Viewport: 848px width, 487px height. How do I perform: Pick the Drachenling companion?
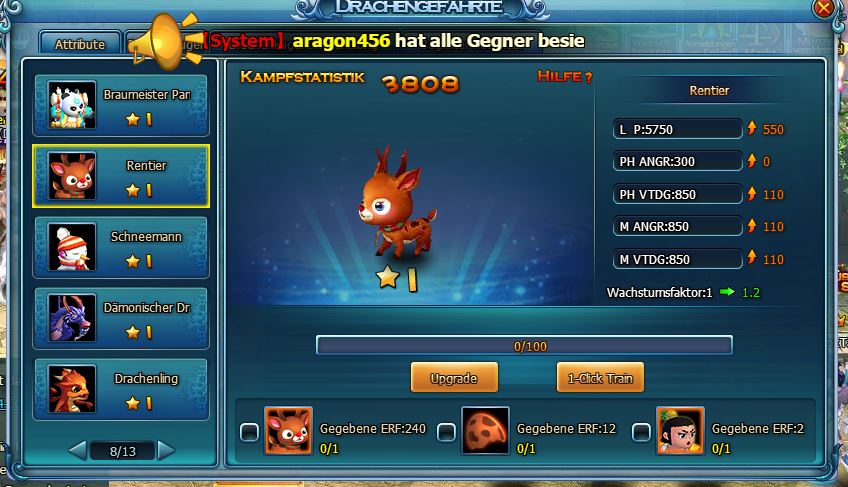(120, 389)
